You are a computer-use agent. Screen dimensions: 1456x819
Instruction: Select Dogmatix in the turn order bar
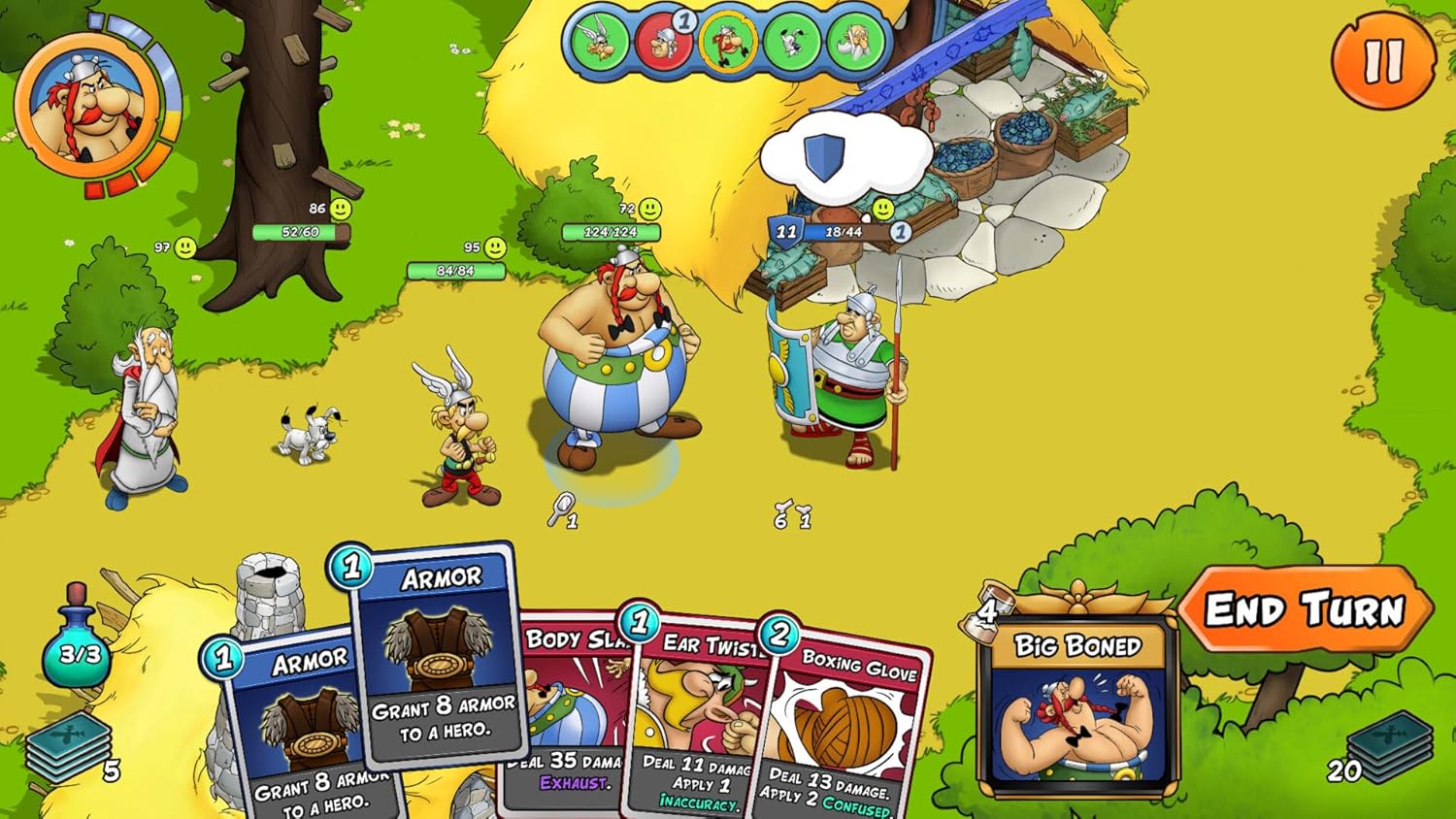pyautogui.click(x=792, y=42)
